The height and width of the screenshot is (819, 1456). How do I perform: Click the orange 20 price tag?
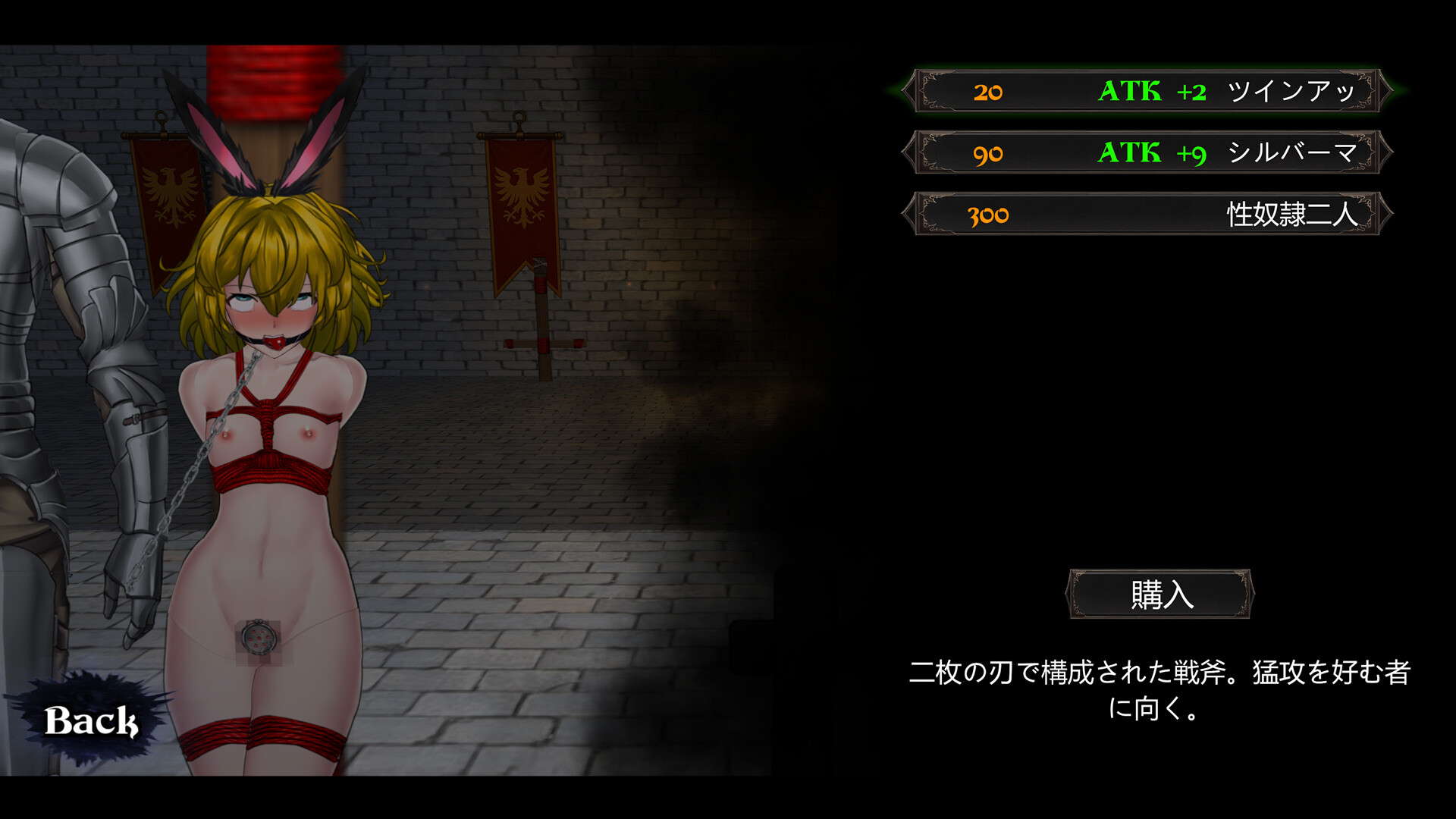click(987, 93)
